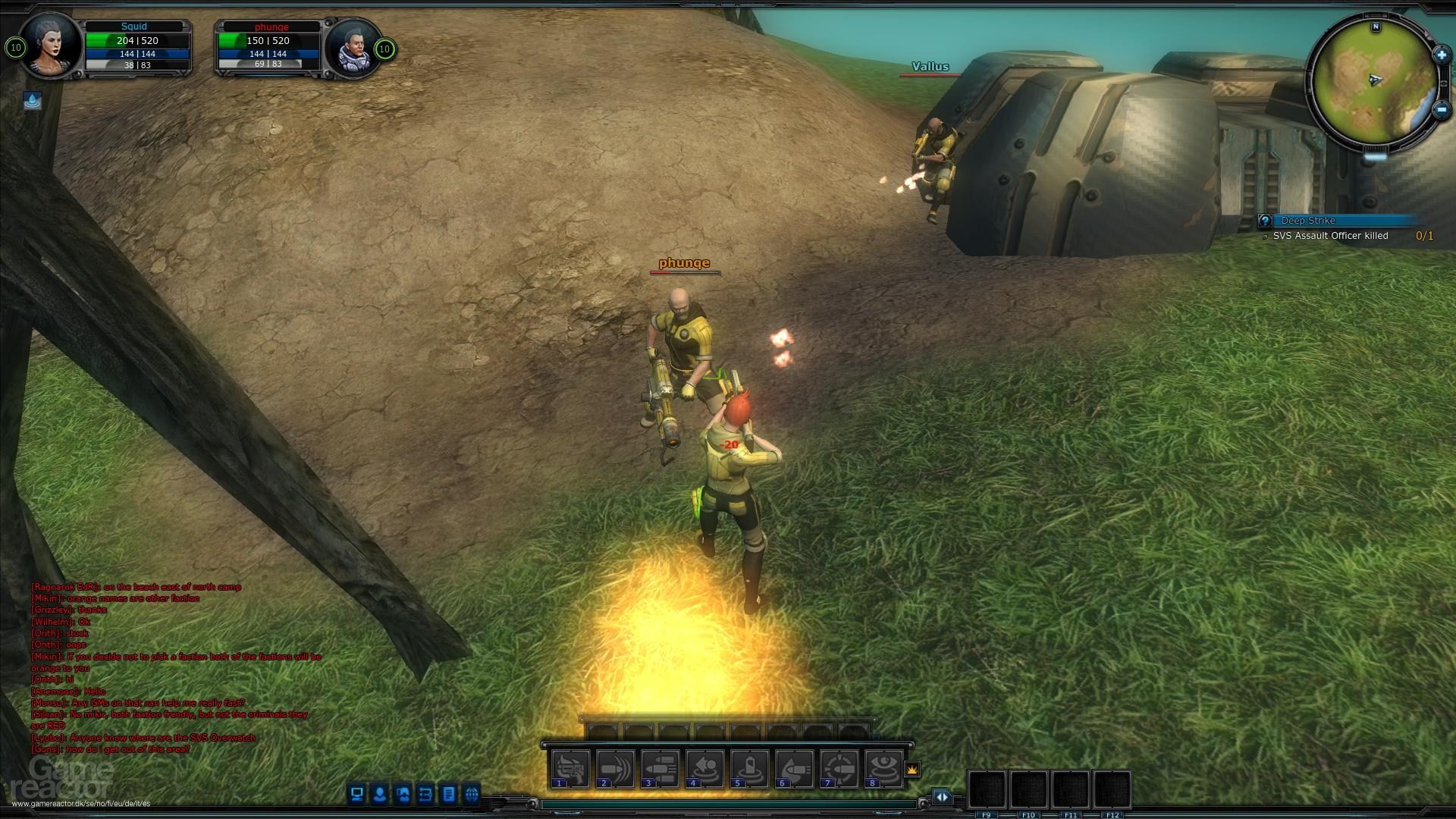Viewport: 1456px width, 819px height.
Task: Open the computer monitor menu icon
Action: point(356,794)
